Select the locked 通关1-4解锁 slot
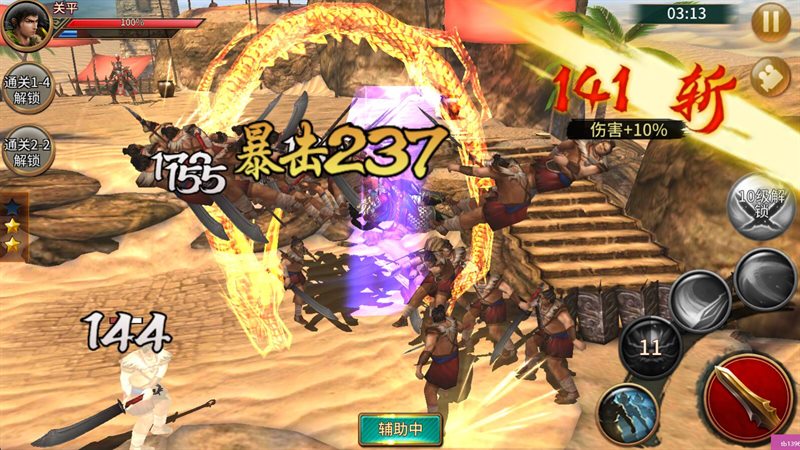The image size is (800, 450). (25, 88)
